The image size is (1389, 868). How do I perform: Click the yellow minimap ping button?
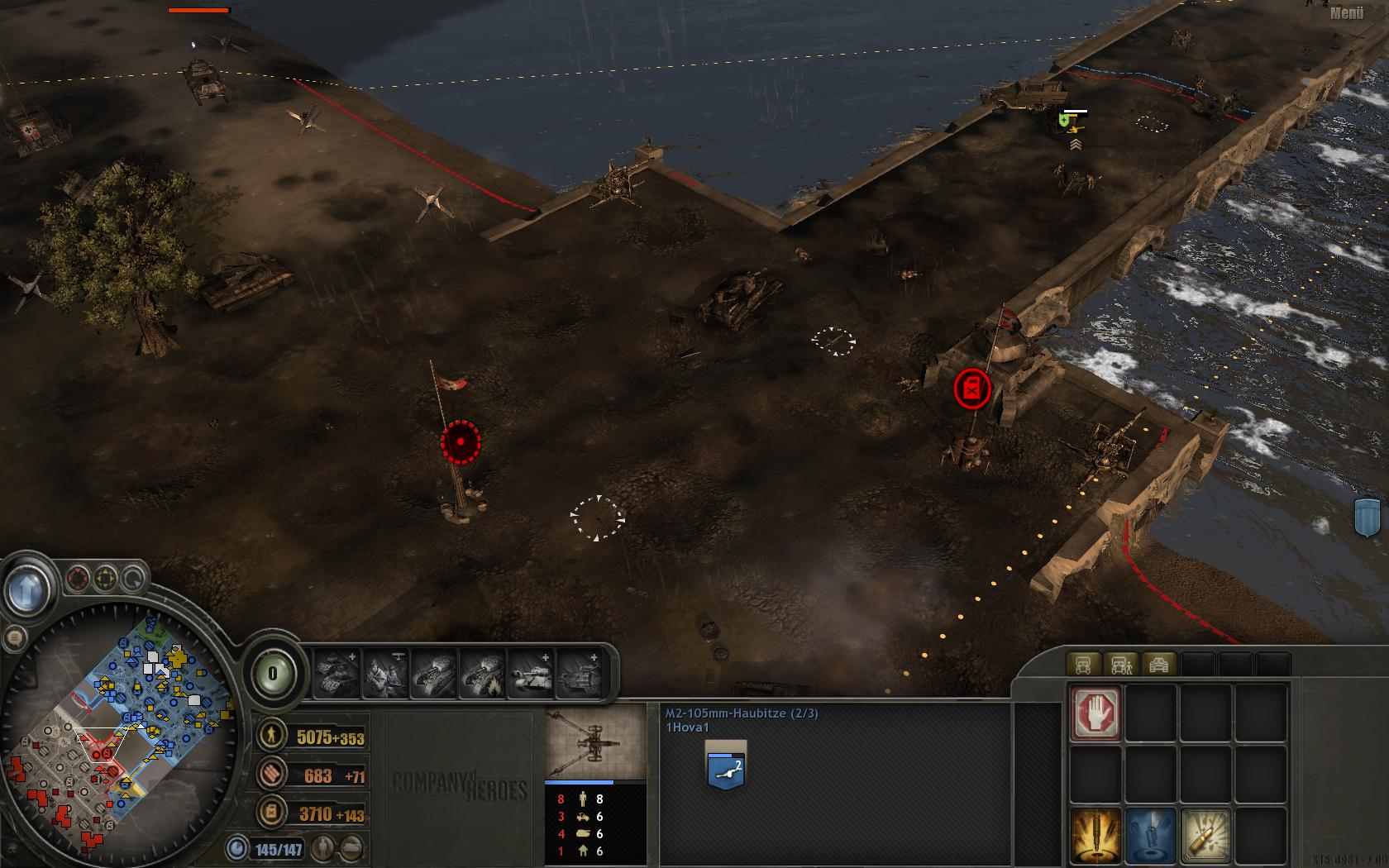(x=106, y=577)
